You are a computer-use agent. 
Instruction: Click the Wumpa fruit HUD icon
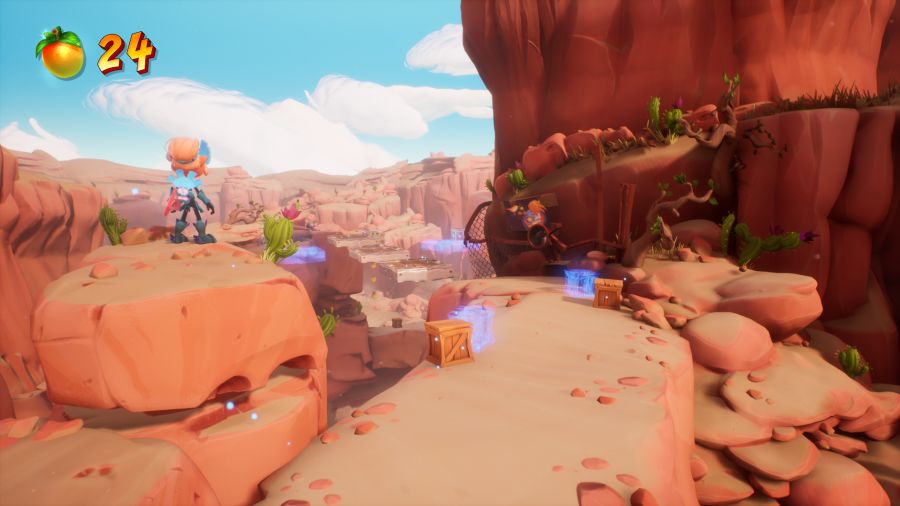pos(61,54)
